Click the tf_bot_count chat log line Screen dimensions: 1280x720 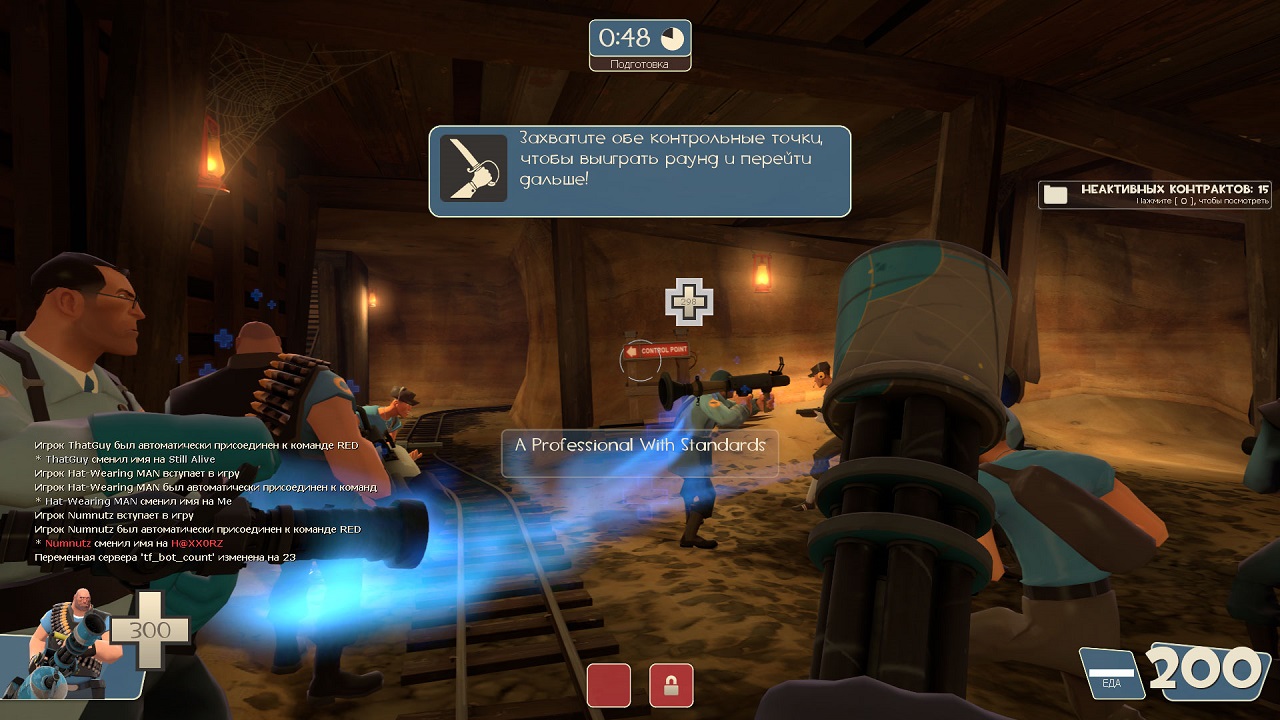[165, 557]
